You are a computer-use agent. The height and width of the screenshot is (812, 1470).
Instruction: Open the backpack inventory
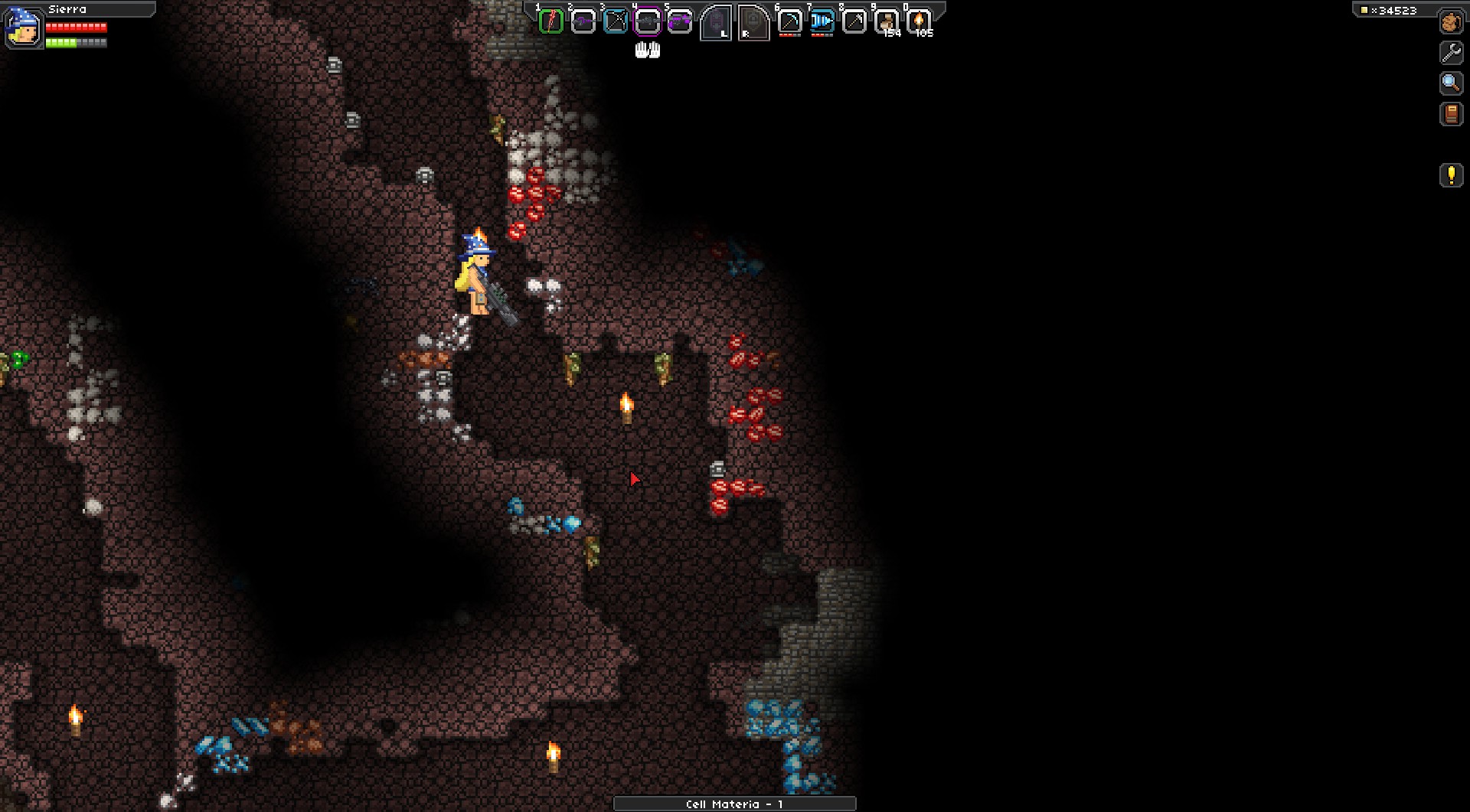click(1451, 23)
